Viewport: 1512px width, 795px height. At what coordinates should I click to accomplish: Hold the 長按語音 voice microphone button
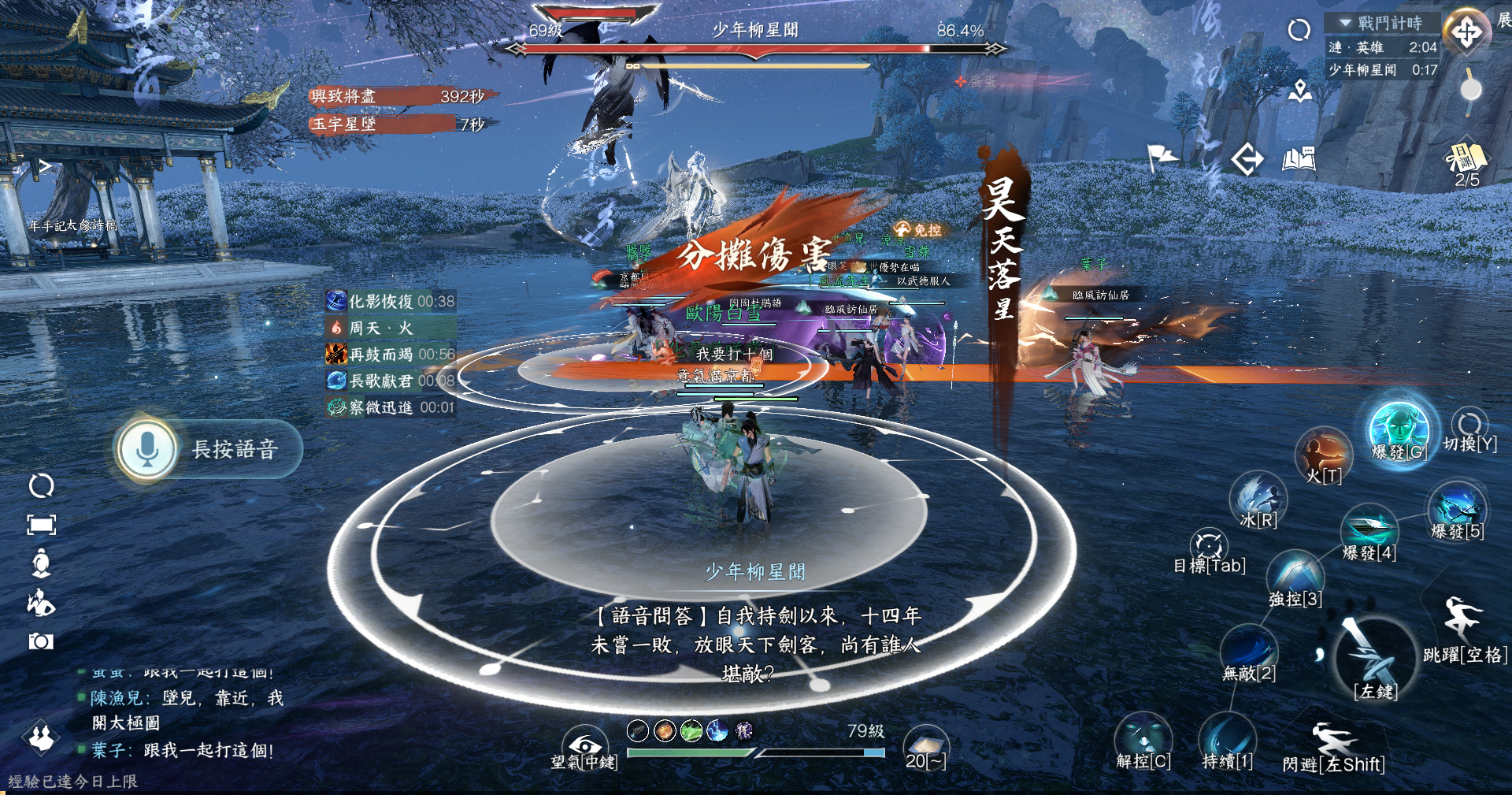pyautogui.click(x=147, y=450)
